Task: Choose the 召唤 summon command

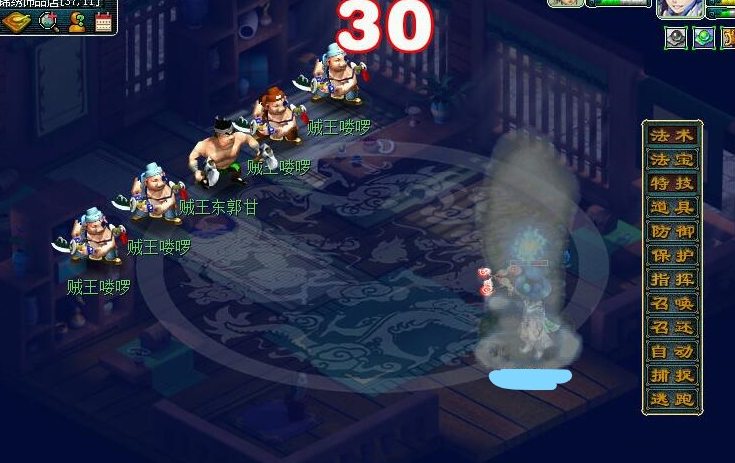Action: [x=672, y=303]
